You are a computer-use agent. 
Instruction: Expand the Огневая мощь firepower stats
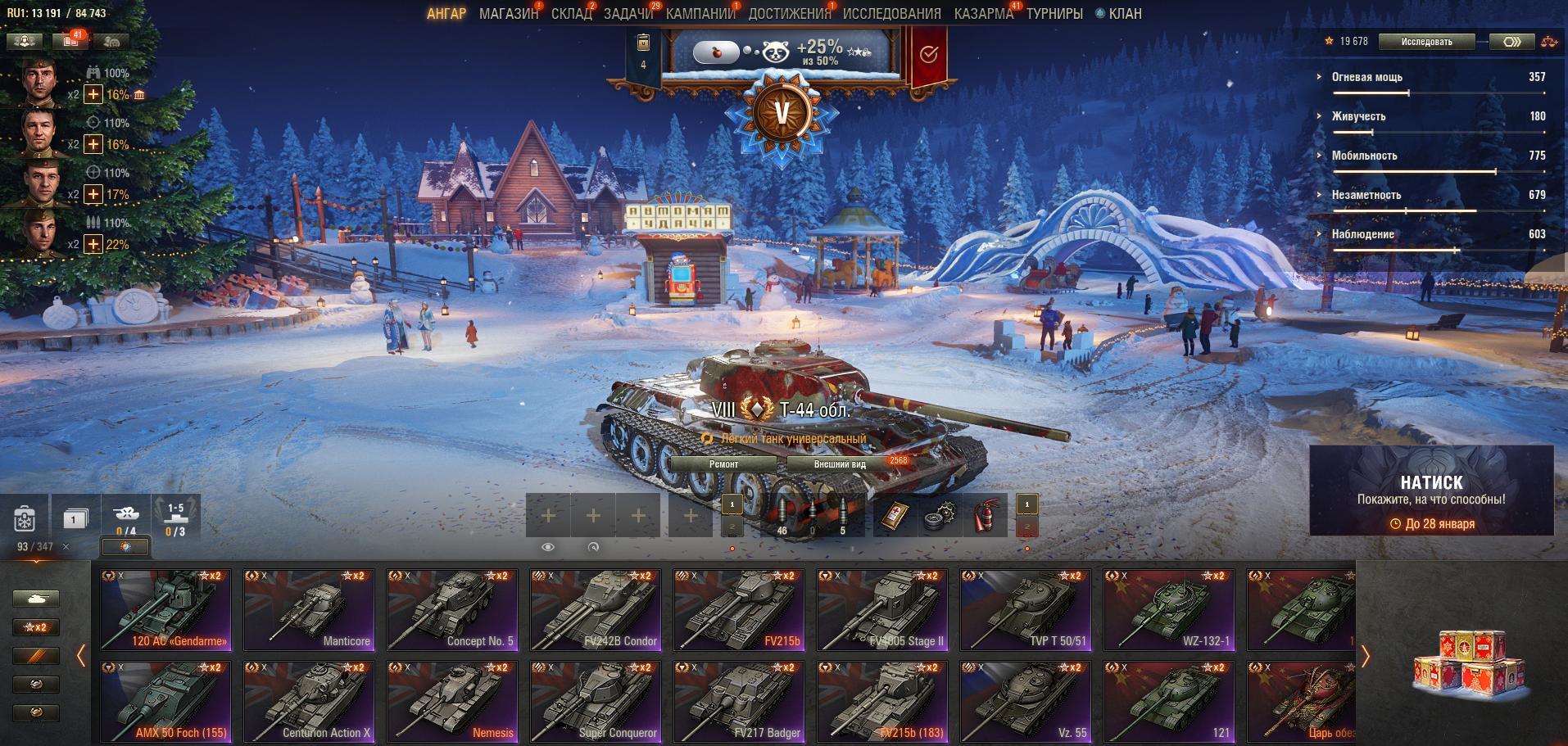1367,77
